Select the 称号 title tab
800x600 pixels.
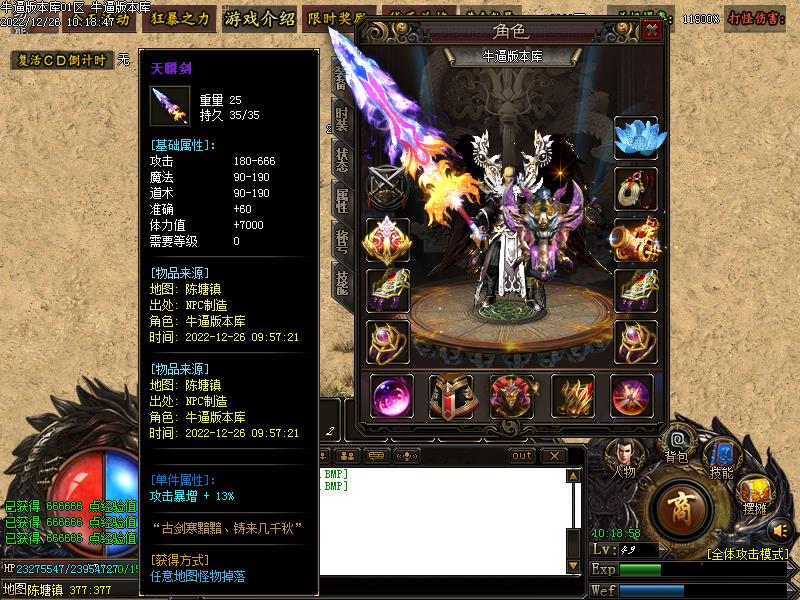(342, 241)
